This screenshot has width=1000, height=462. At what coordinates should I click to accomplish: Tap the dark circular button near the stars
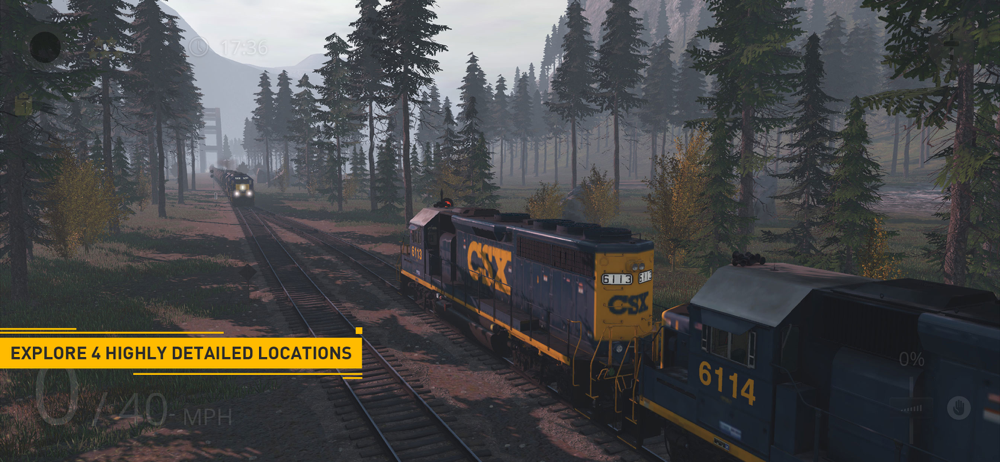tap(44, 46)
